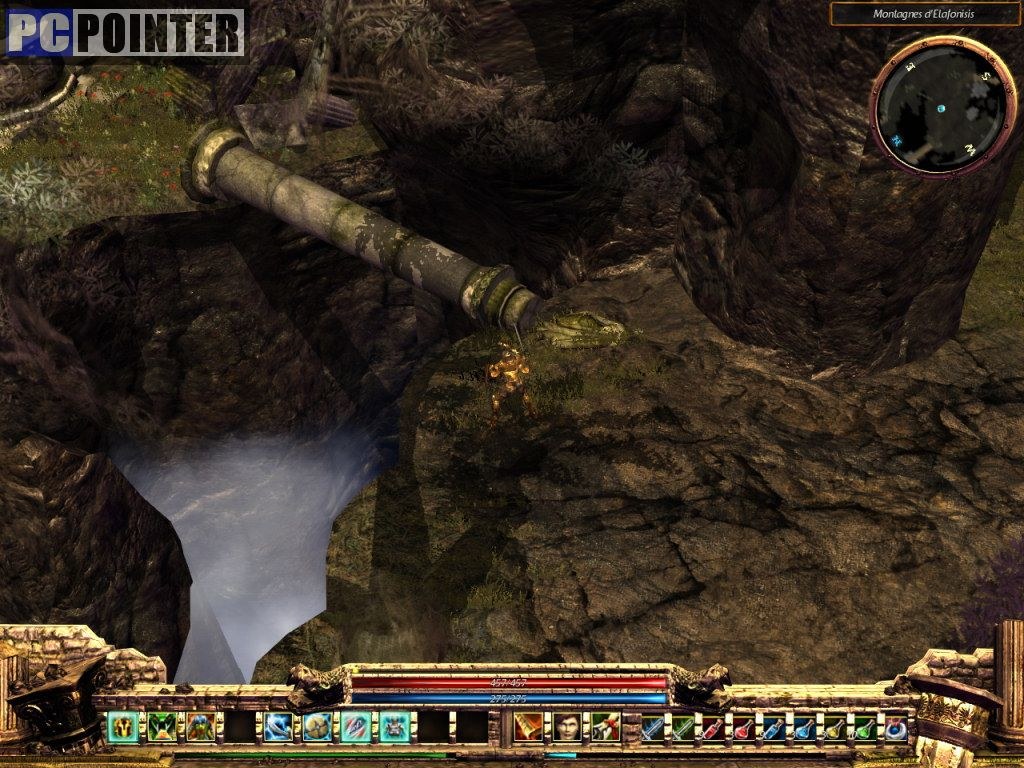This screenshot has height=768, width=1024.
Task: Select the horned armor skill icon
Action: pyautogui.click(x=395, y=726)
